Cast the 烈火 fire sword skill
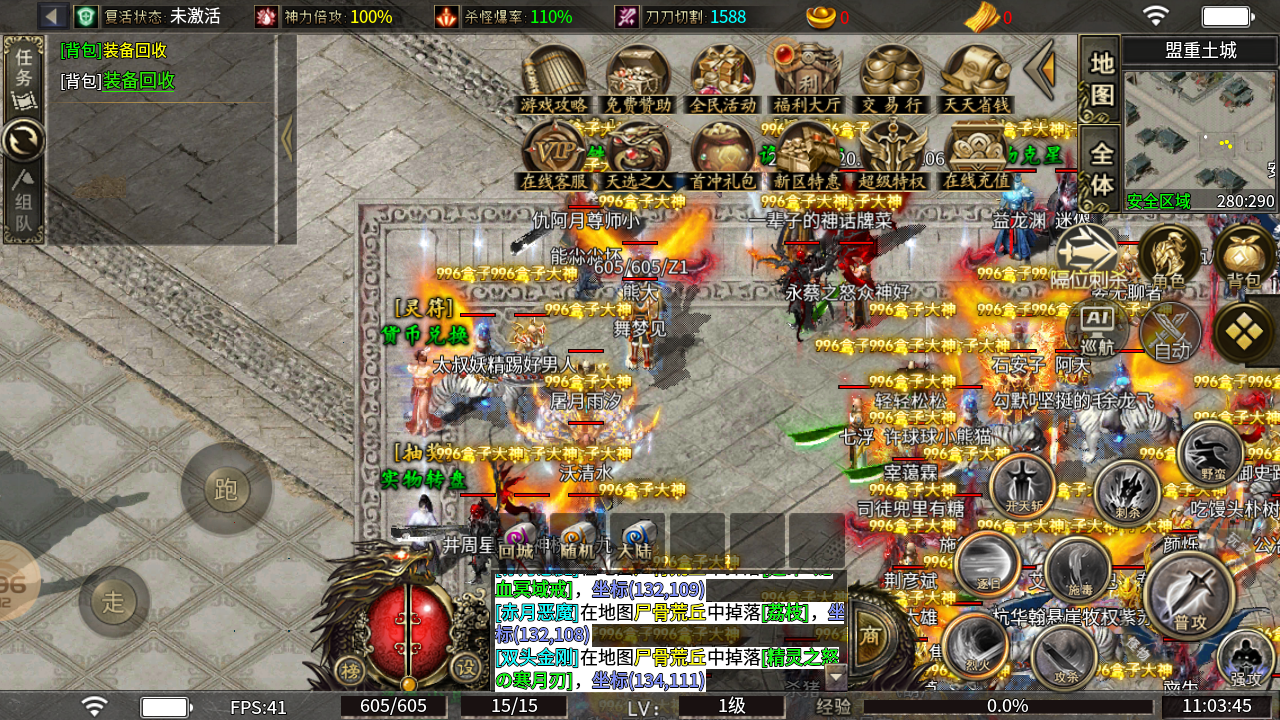 [x=976, y=642]
